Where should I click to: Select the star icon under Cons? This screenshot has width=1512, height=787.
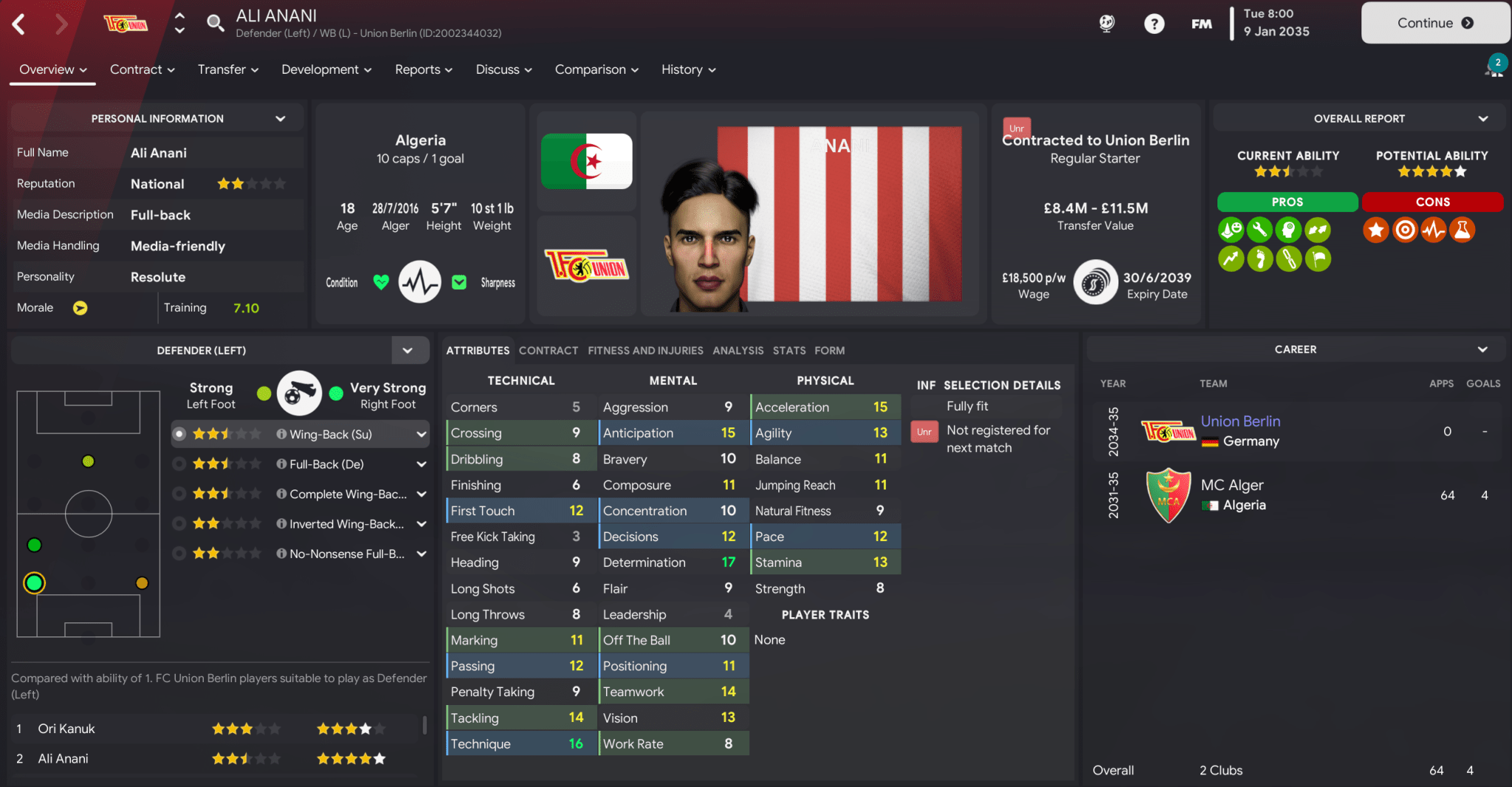[x=1375, y=230]
